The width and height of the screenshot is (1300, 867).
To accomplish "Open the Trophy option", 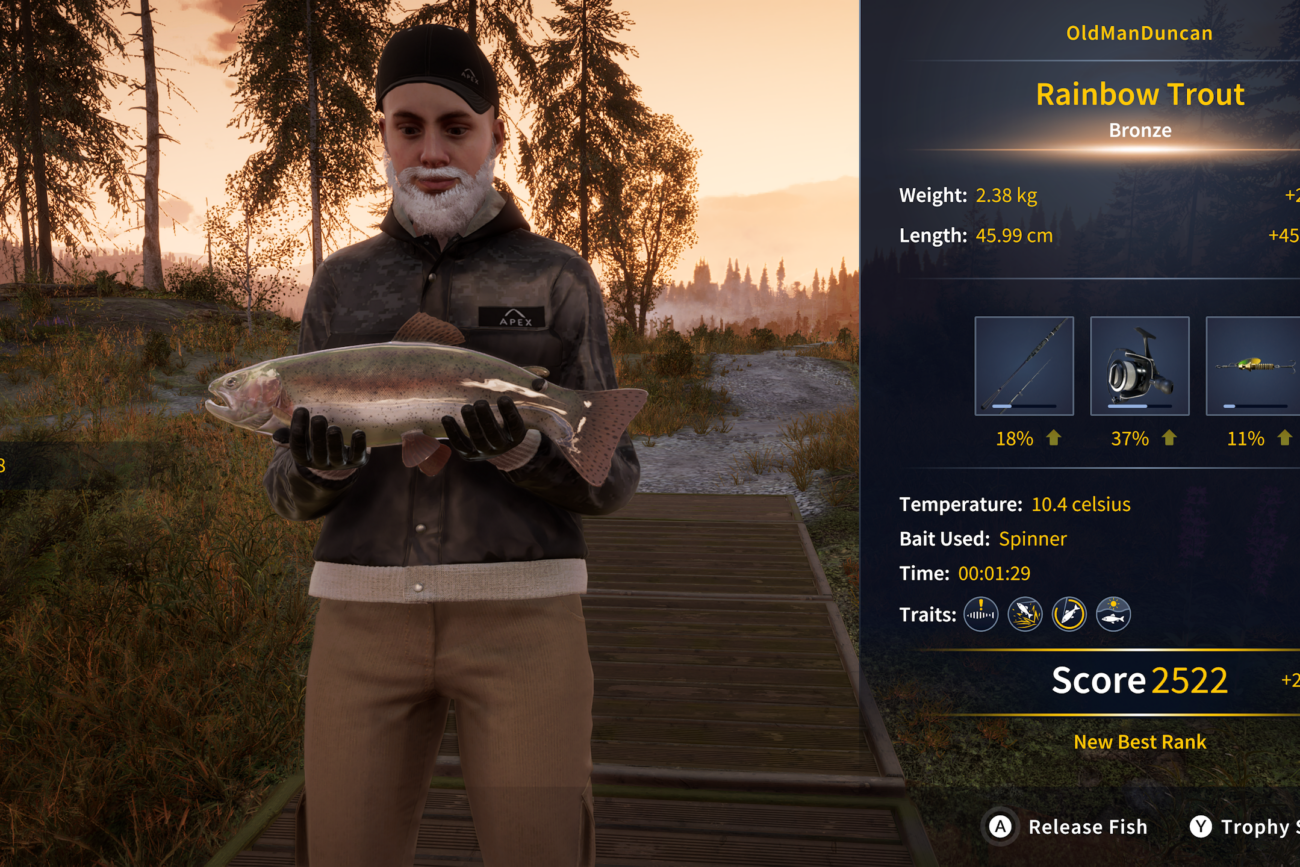I will coord(1243,827).
